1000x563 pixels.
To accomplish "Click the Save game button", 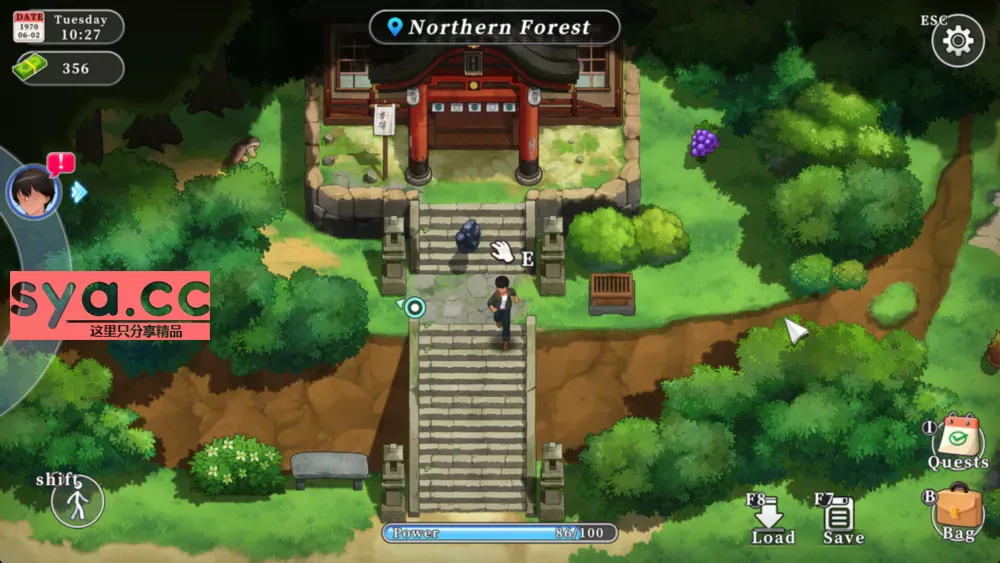I will coord(841,518).
